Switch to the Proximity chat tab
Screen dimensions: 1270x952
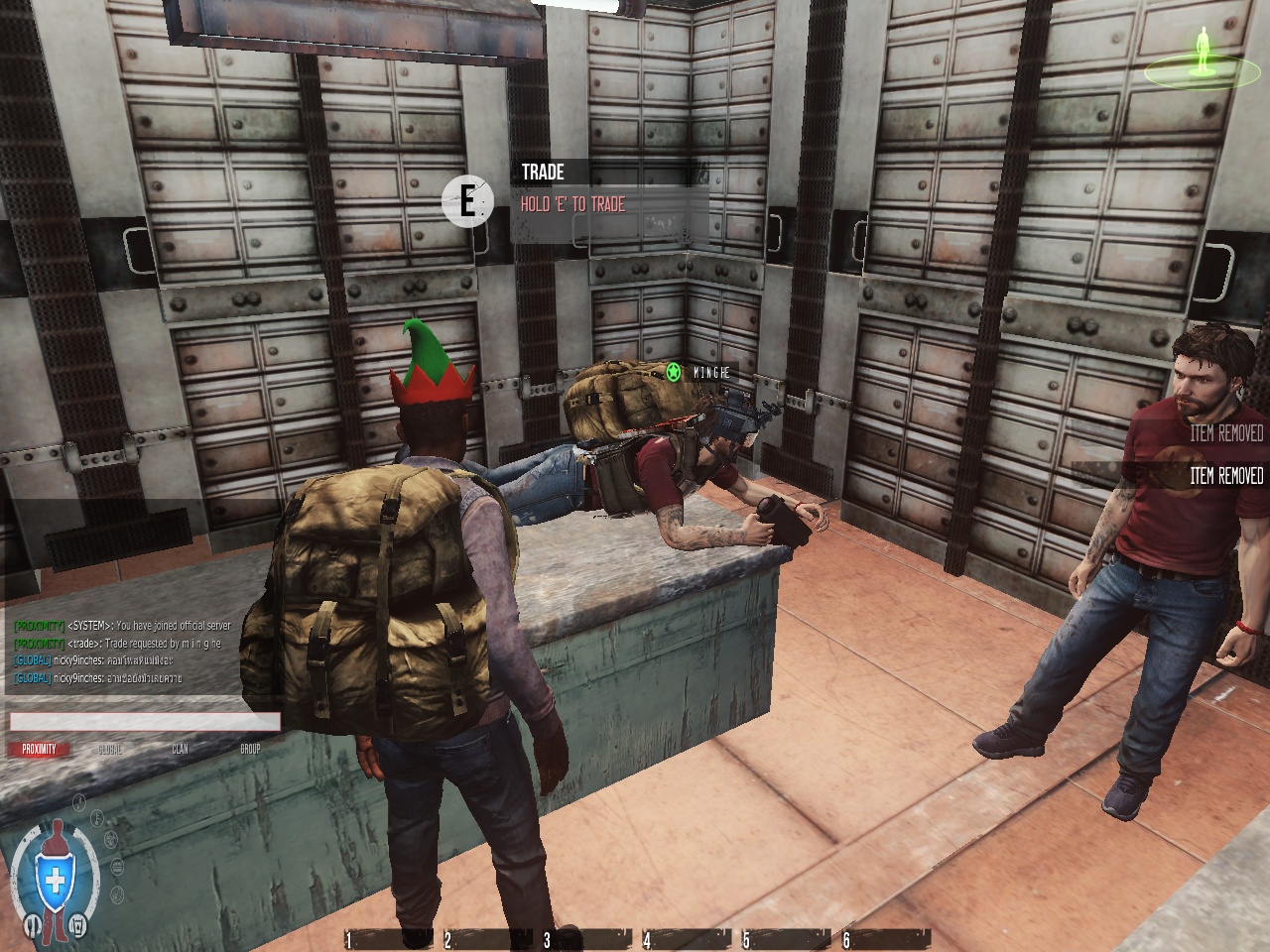coord(40,750)
